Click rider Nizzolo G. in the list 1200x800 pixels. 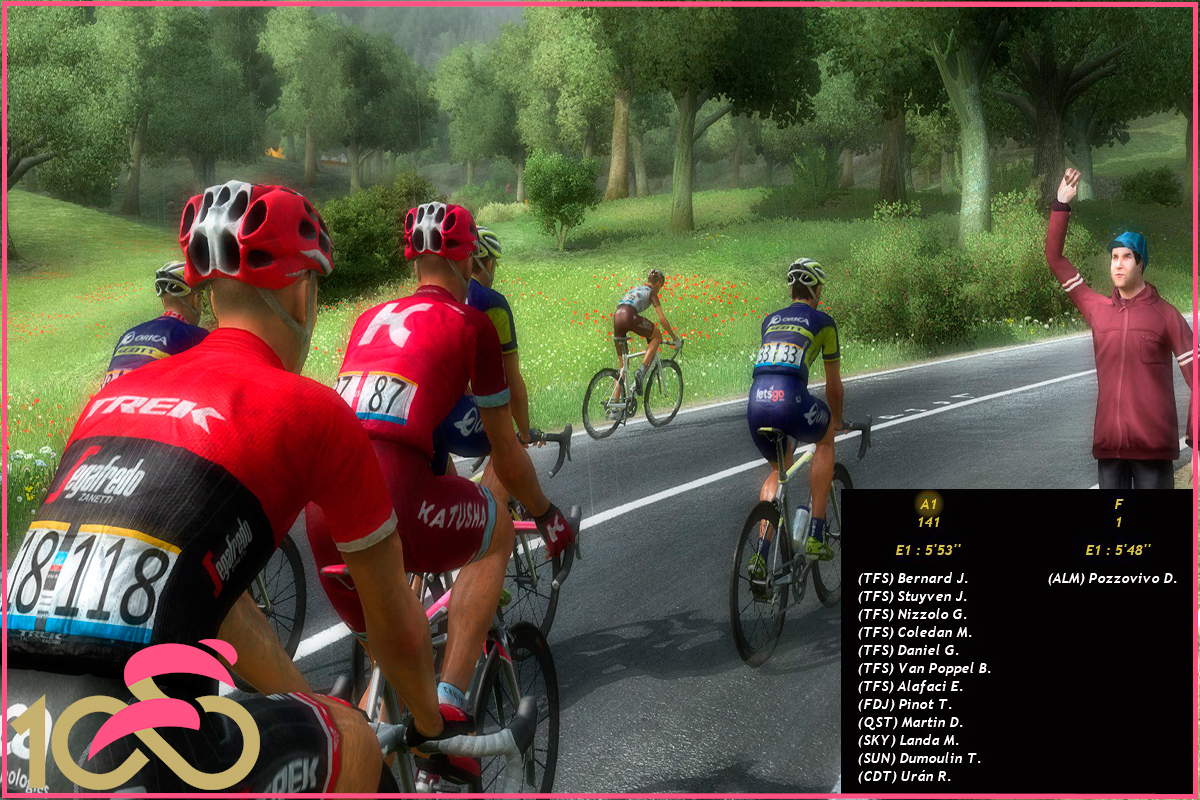click(x=912, y=614)
